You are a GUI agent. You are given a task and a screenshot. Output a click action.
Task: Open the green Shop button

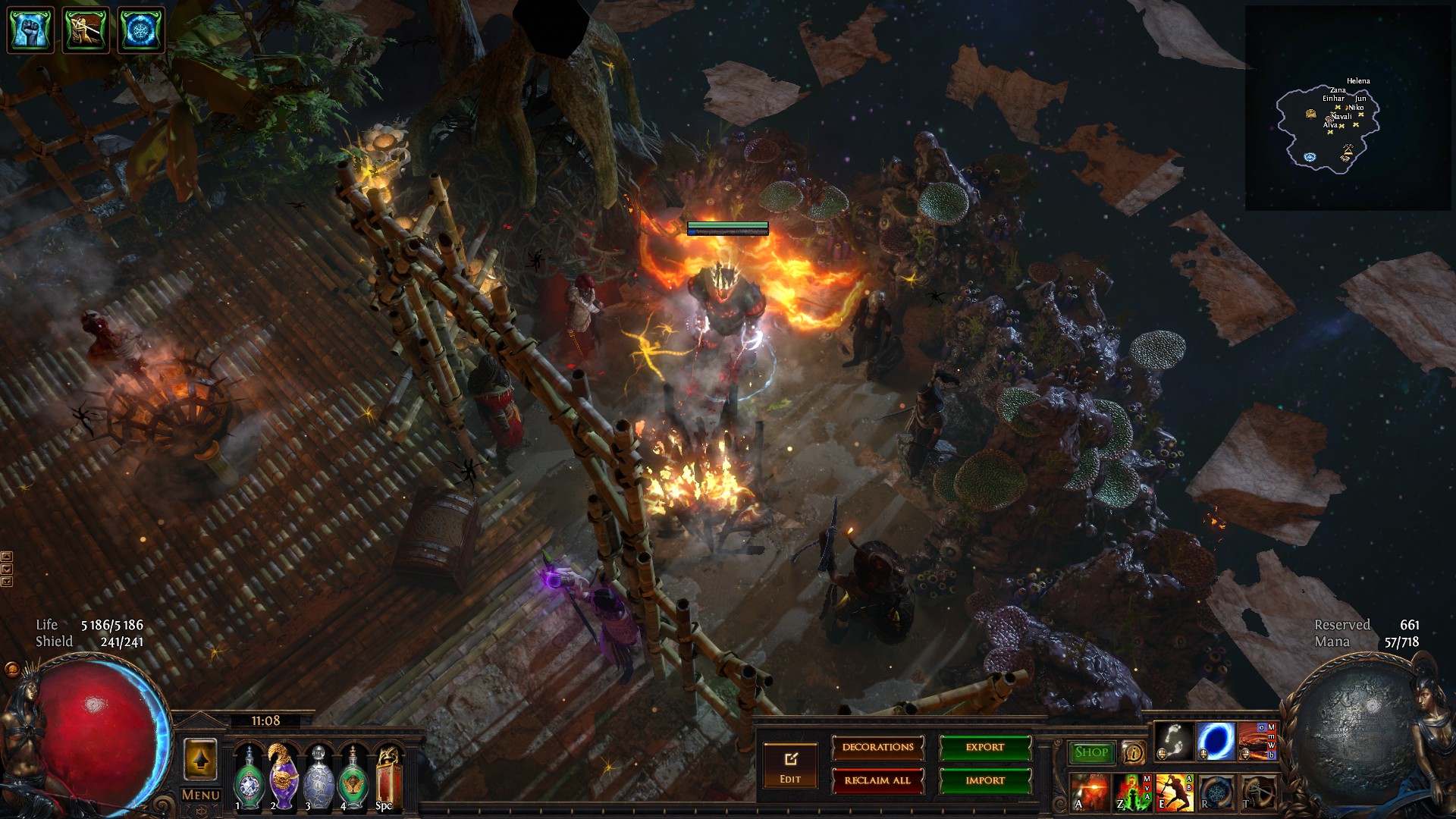(x=1090, y=752)
